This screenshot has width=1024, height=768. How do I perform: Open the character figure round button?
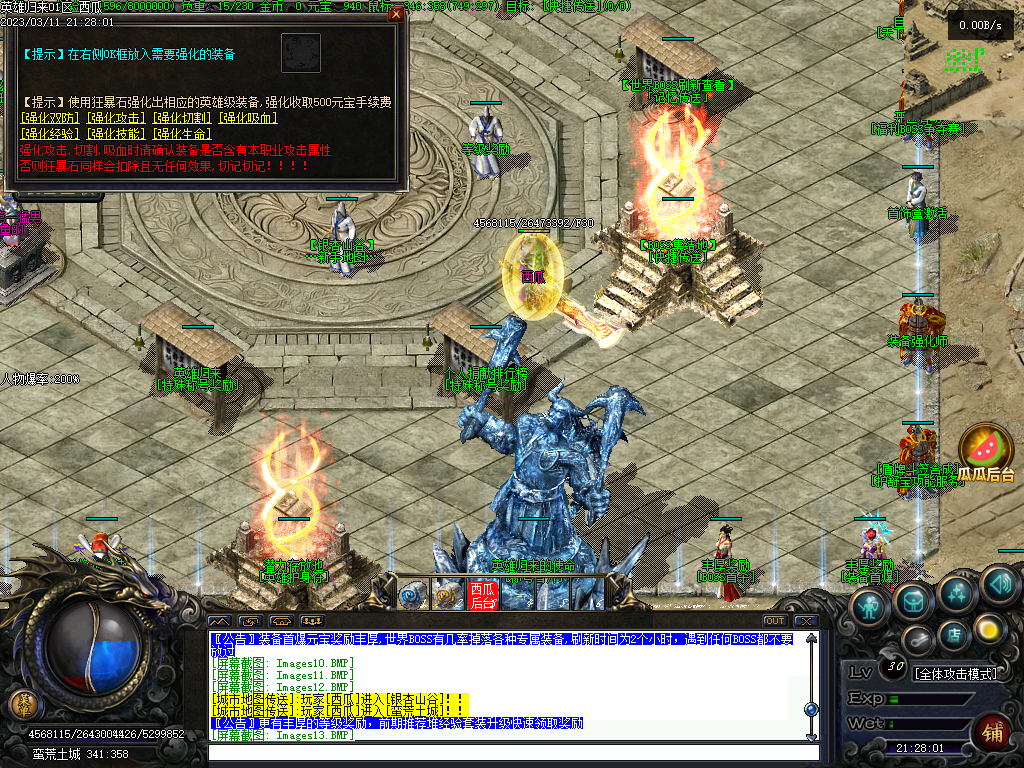(x=870, y=606)
